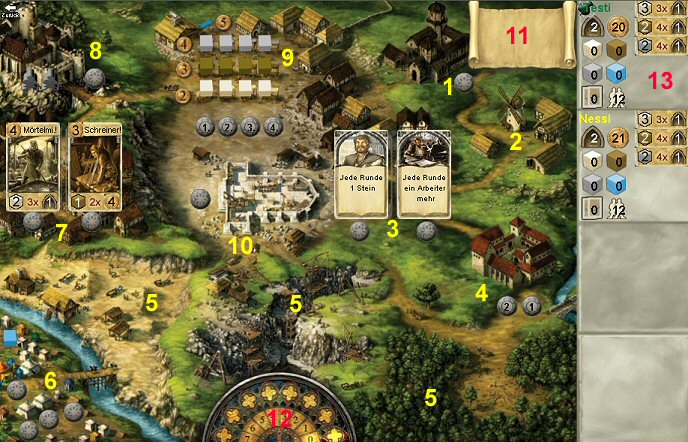The width and height of the screenshot is (688, 442).
Task: Click the builder slot under the stone privilege card
Action: 360,229
